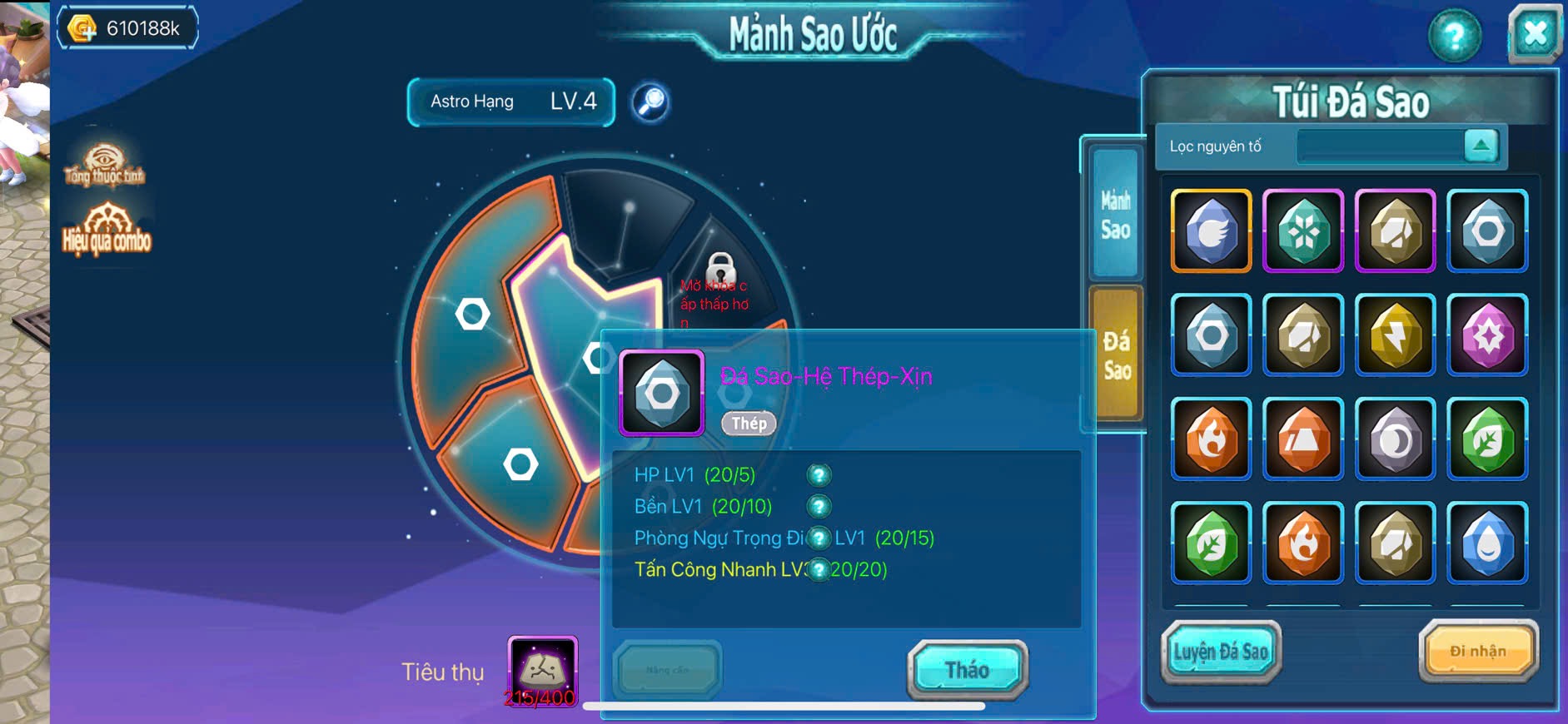Select the teal snowflake ice stone
Image resolution: width=1568 pixels, height=724 pixels.
tap(1302, 231)
